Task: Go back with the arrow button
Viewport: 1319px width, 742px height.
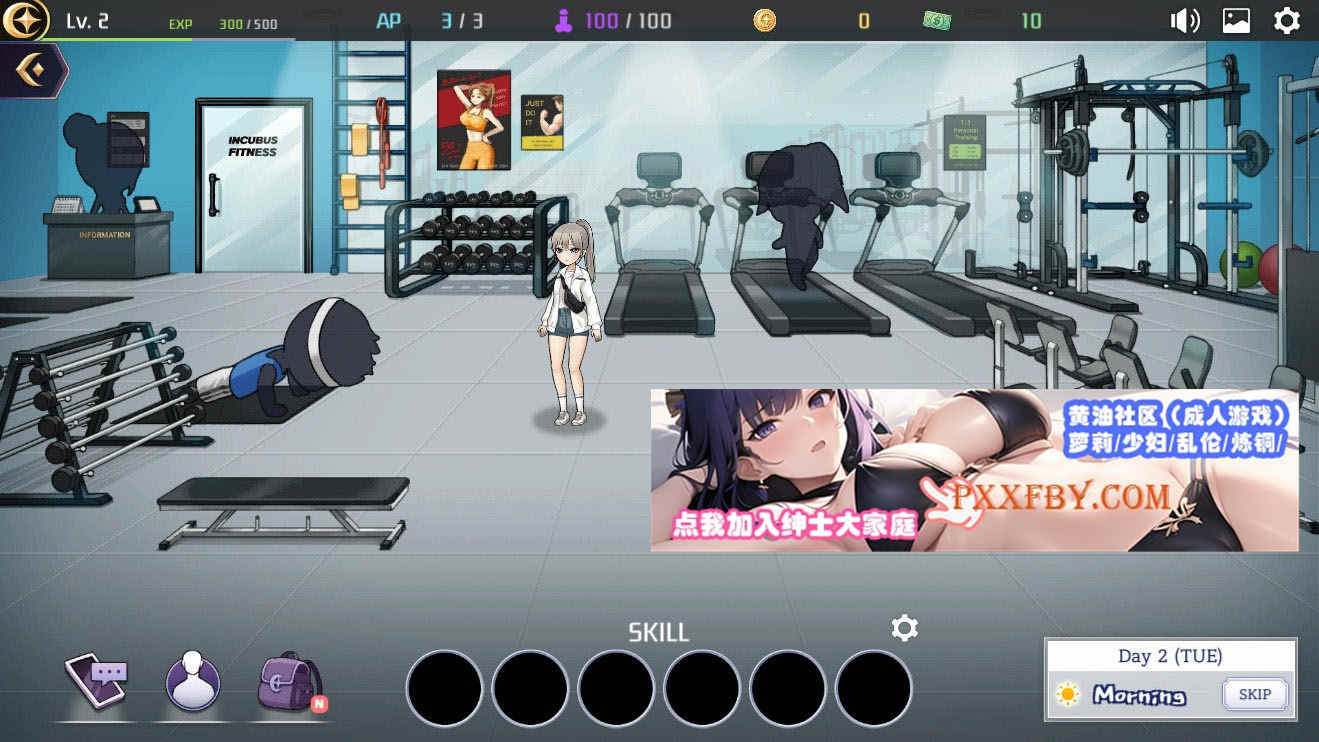Action: pyautogui.click(x=32, y=70)
